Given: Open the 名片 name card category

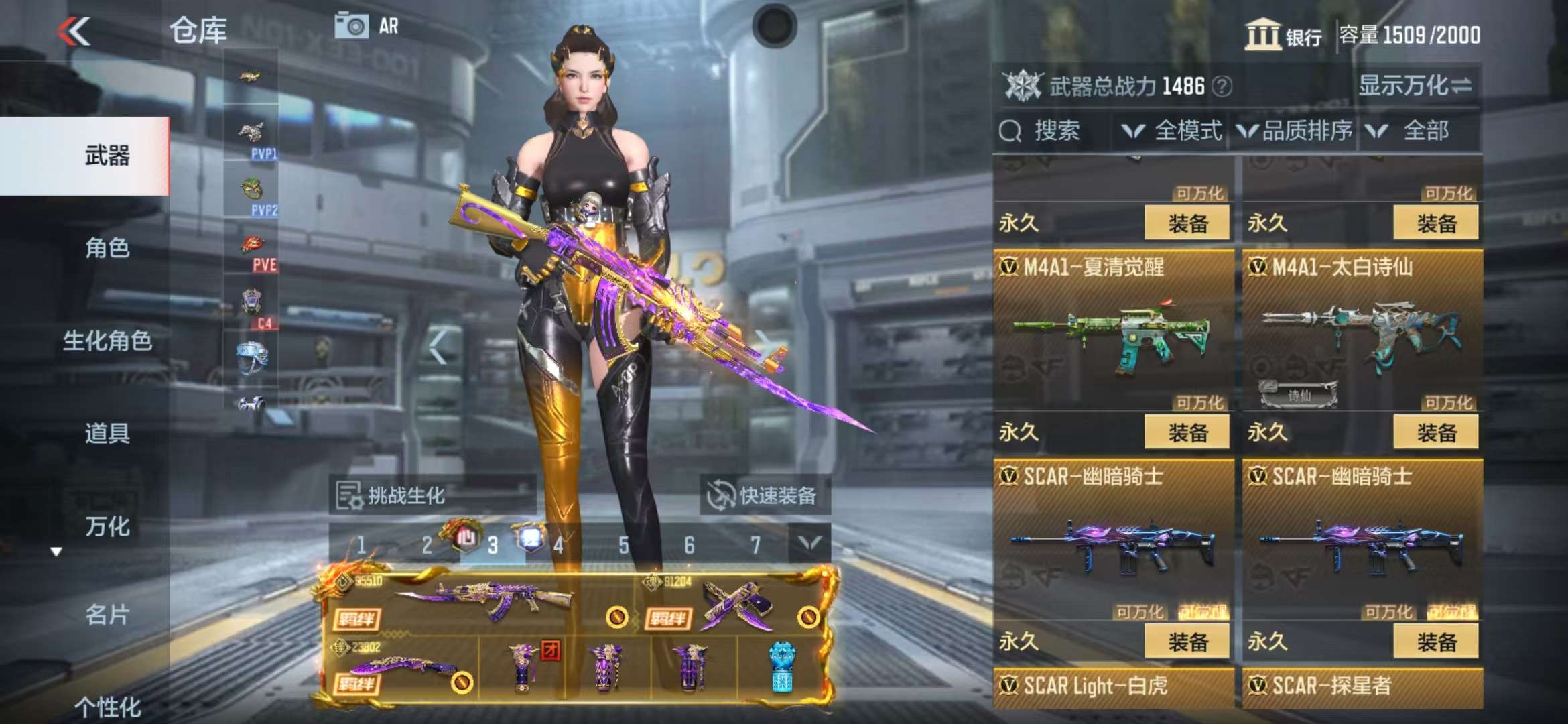Looking at the screenshot, I should [107, 614].
